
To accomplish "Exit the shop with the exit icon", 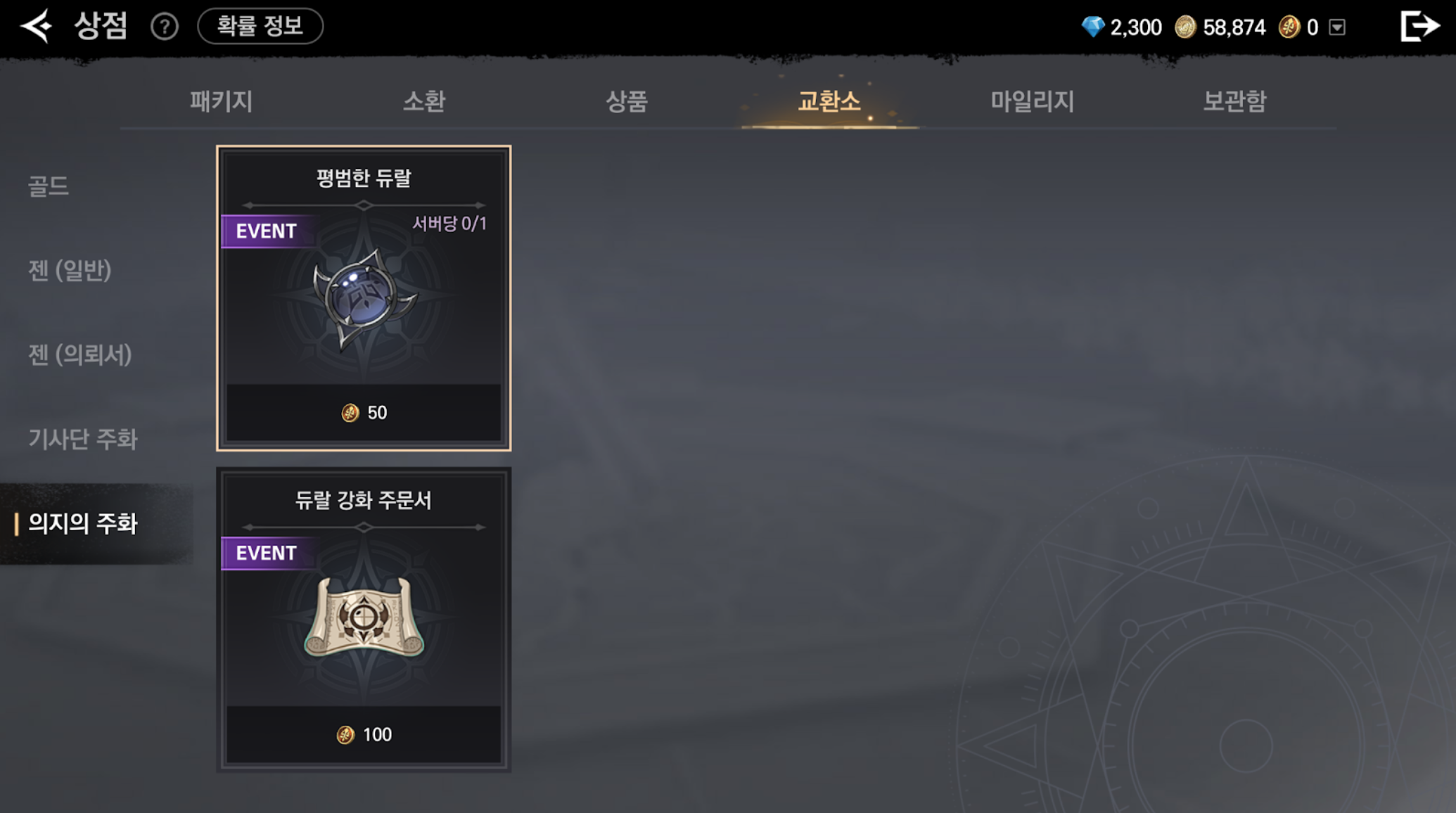I will (x=1419, y=27).
